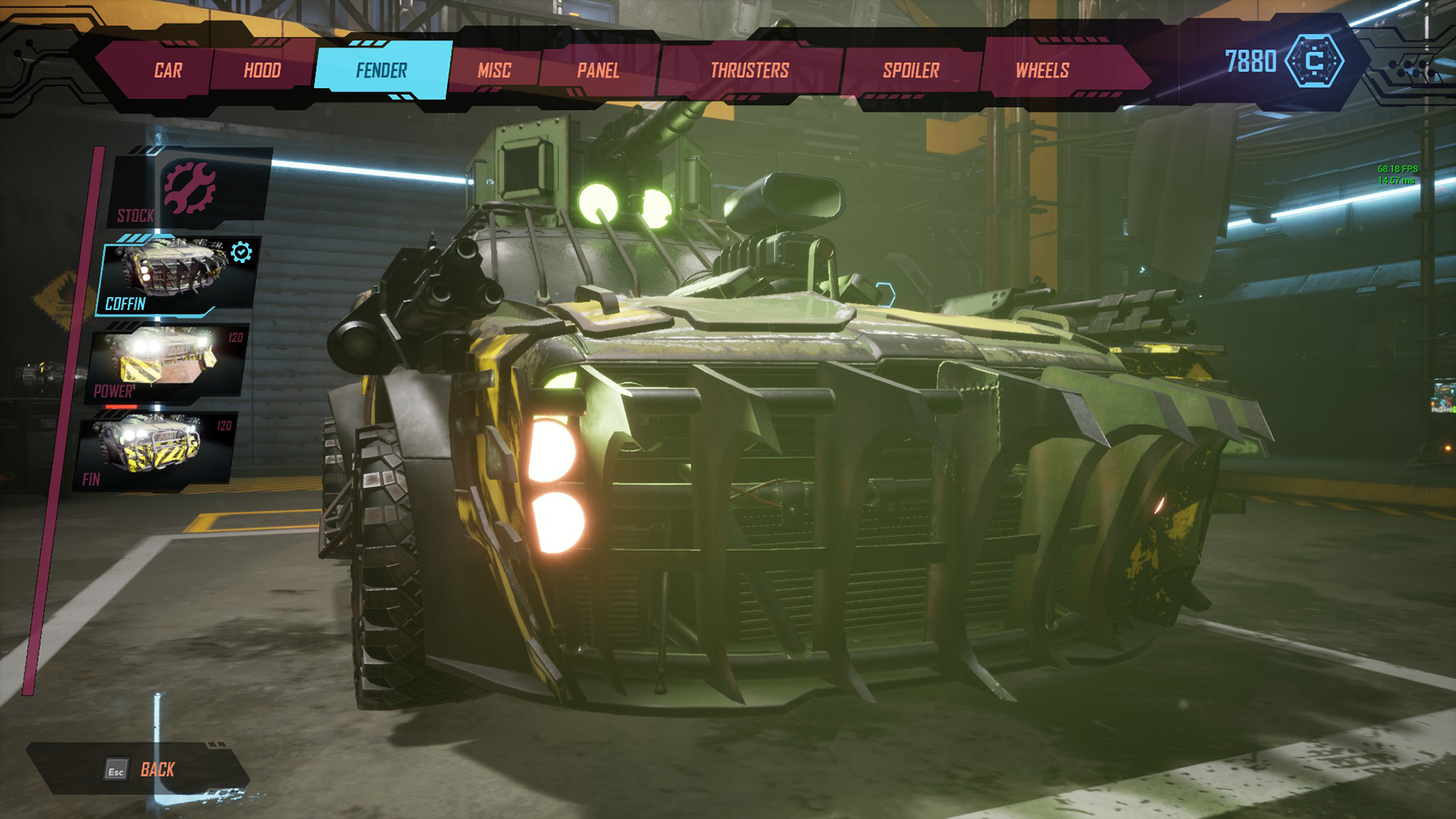Choose the Fin fender for 120
This screenshot has height=819, width=1456.
pos(155,449)
